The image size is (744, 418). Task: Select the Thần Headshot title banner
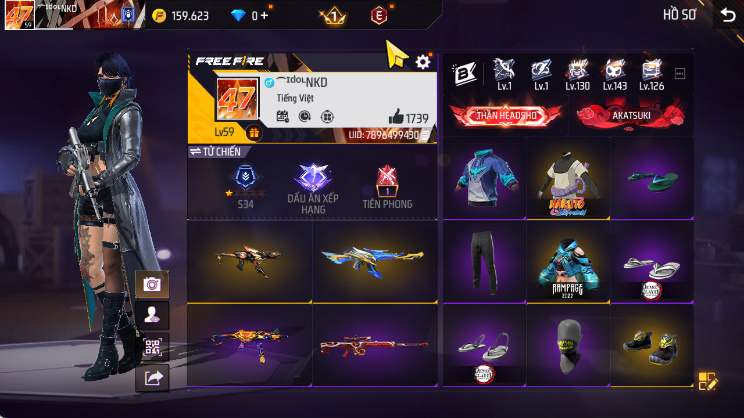504,114
